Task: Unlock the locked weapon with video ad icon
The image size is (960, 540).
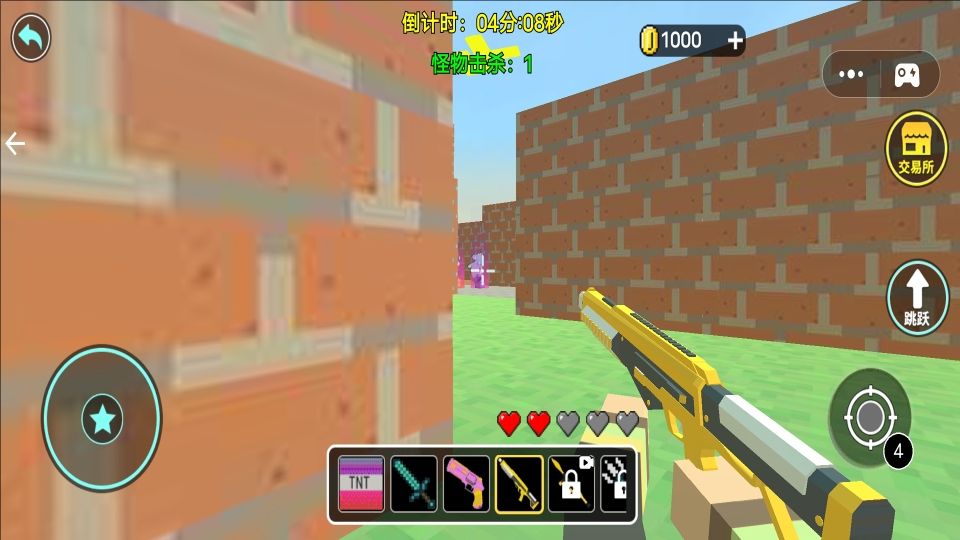Action: coord(571,484)
